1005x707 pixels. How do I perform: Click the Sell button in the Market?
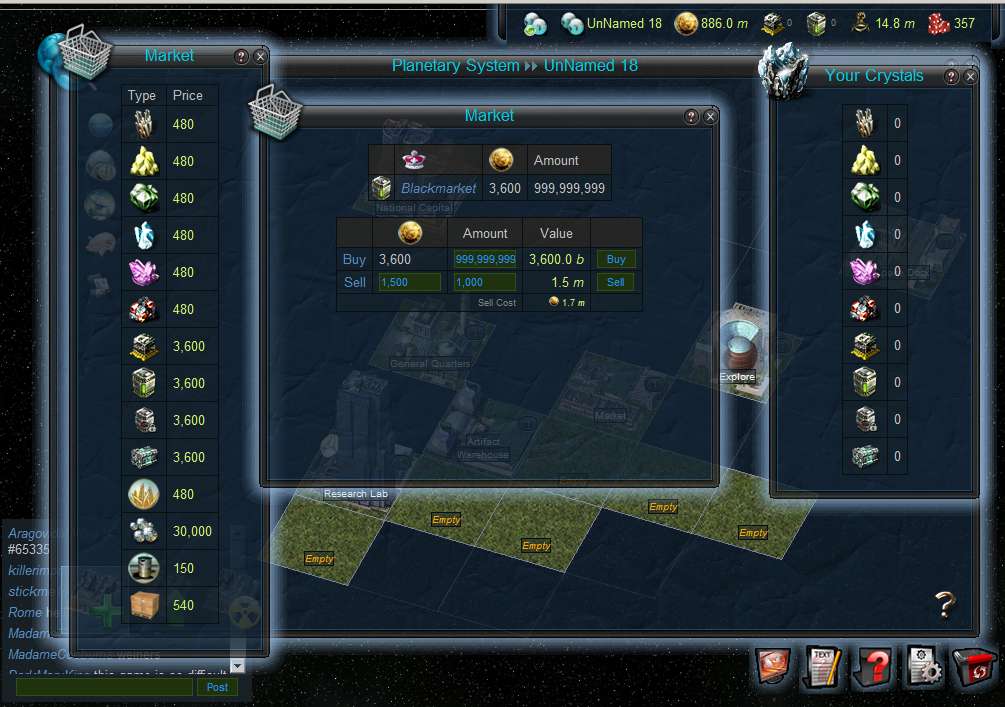tap(616, 282)
